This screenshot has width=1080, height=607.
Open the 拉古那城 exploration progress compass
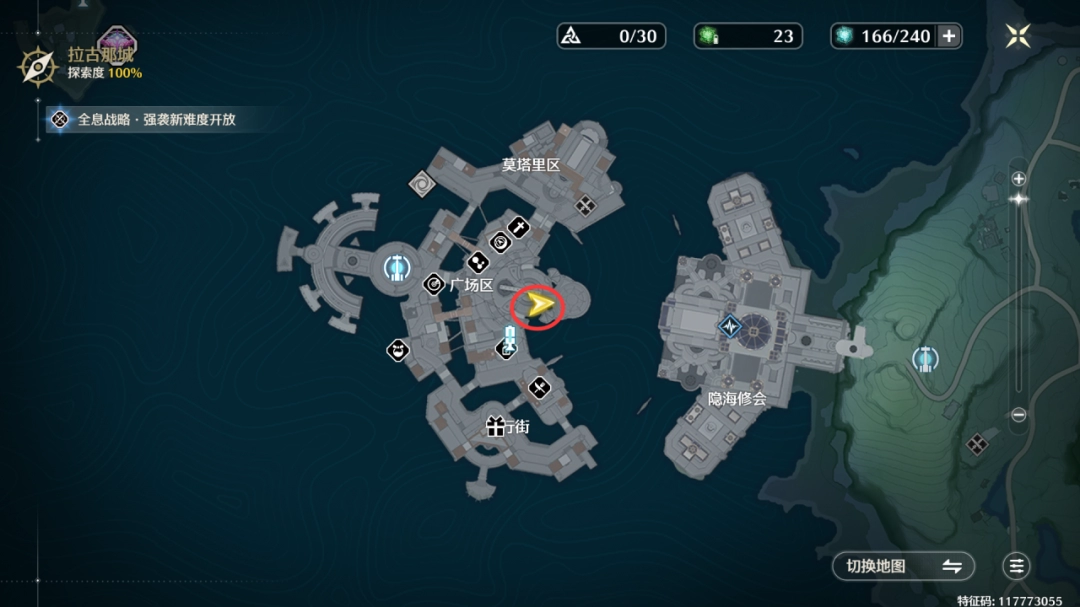coord(38,67)
